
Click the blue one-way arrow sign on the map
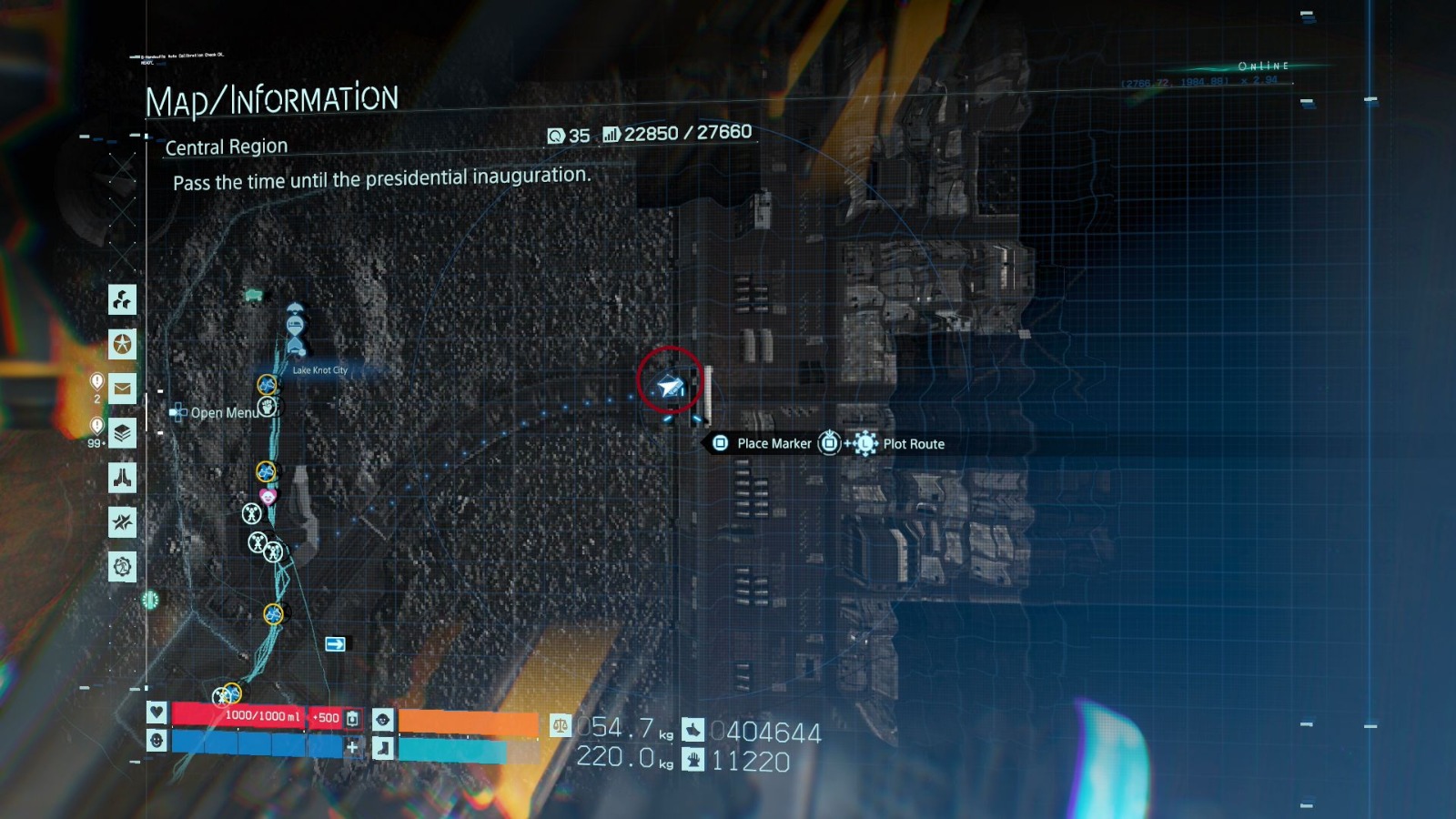(334, 642)
